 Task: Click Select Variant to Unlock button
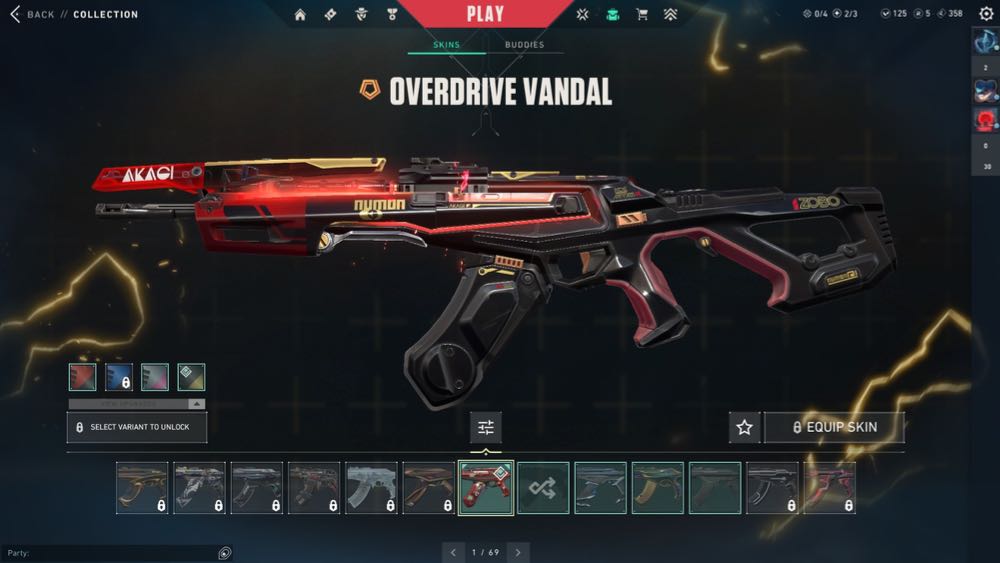[x=137, y=427]
